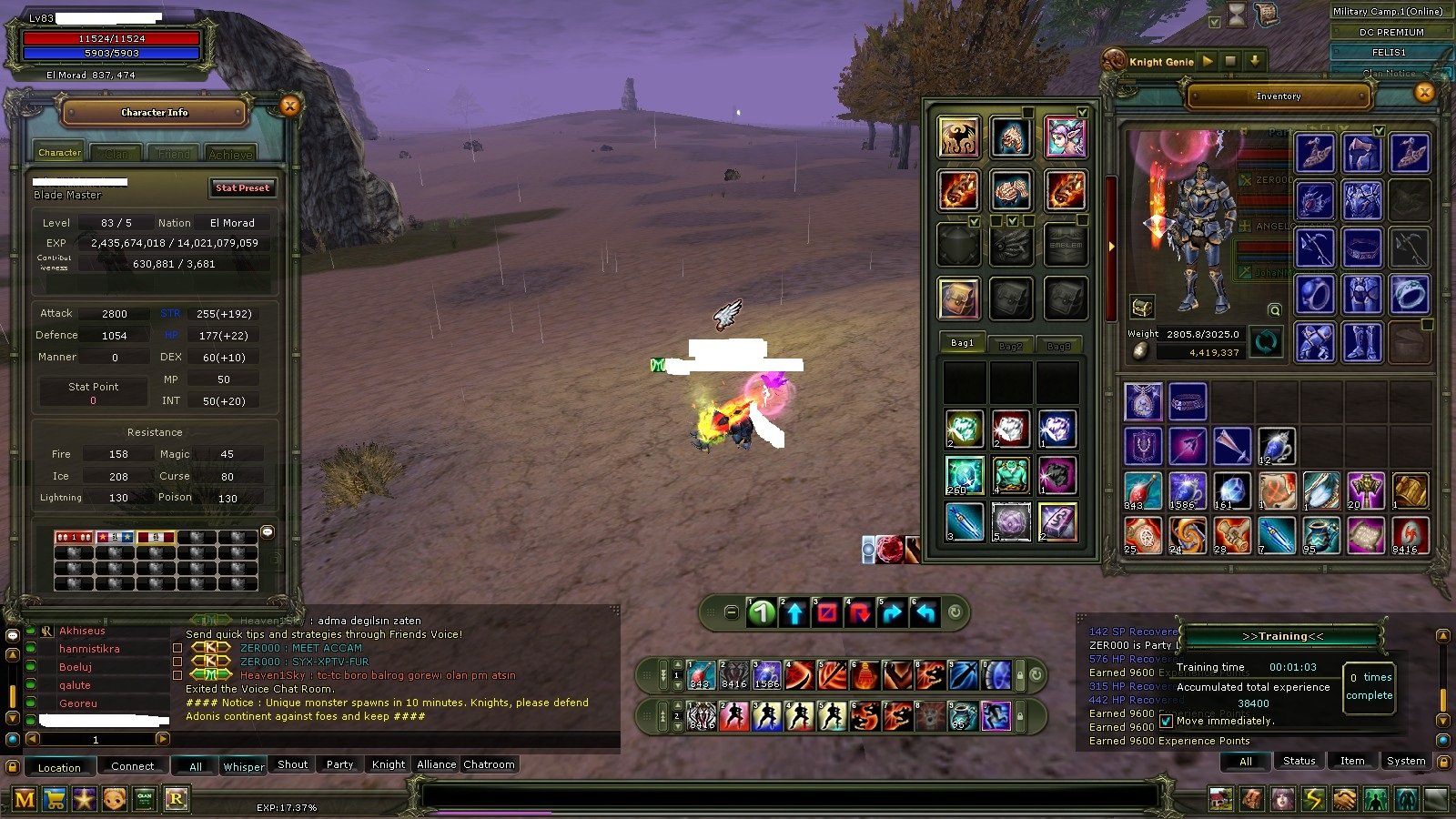
Task: Open the M menu button
Action: (25, 799)
